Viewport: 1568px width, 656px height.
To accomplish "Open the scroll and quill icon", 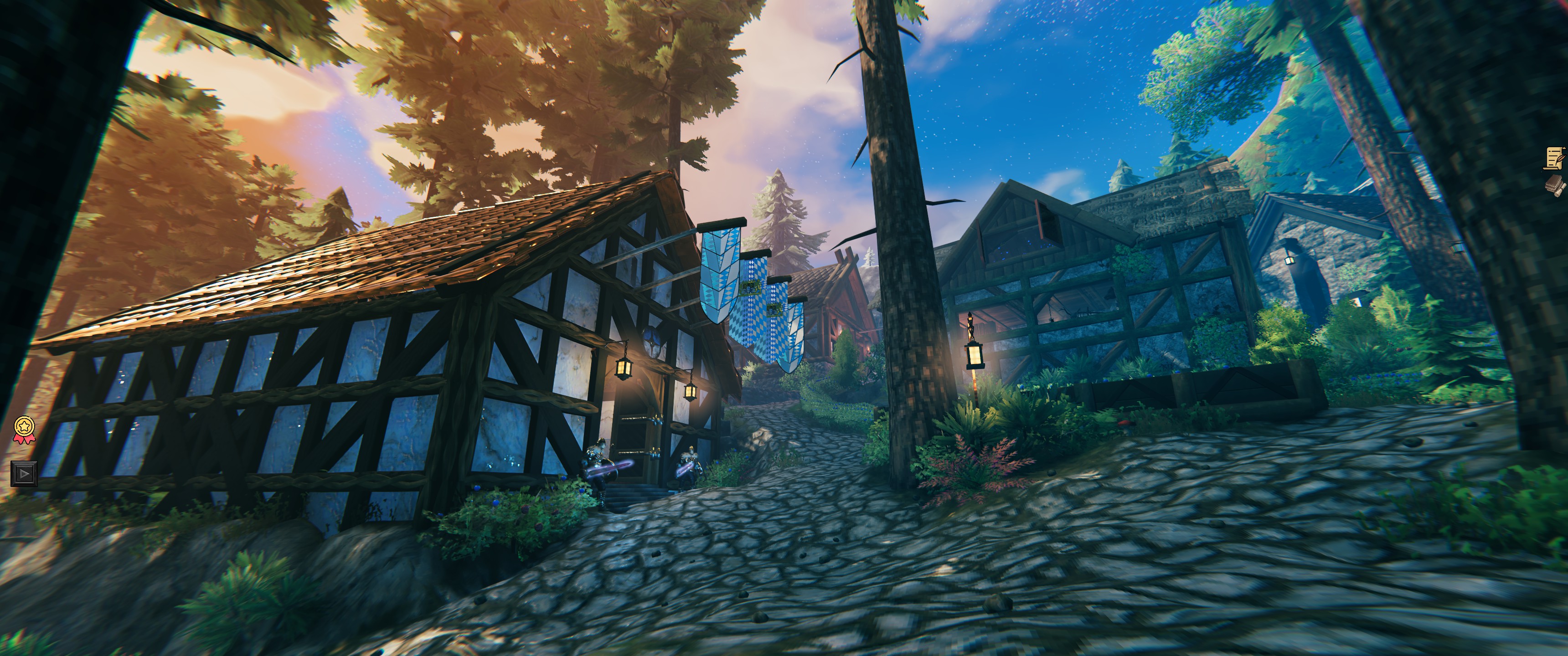I will (1557, 158).
